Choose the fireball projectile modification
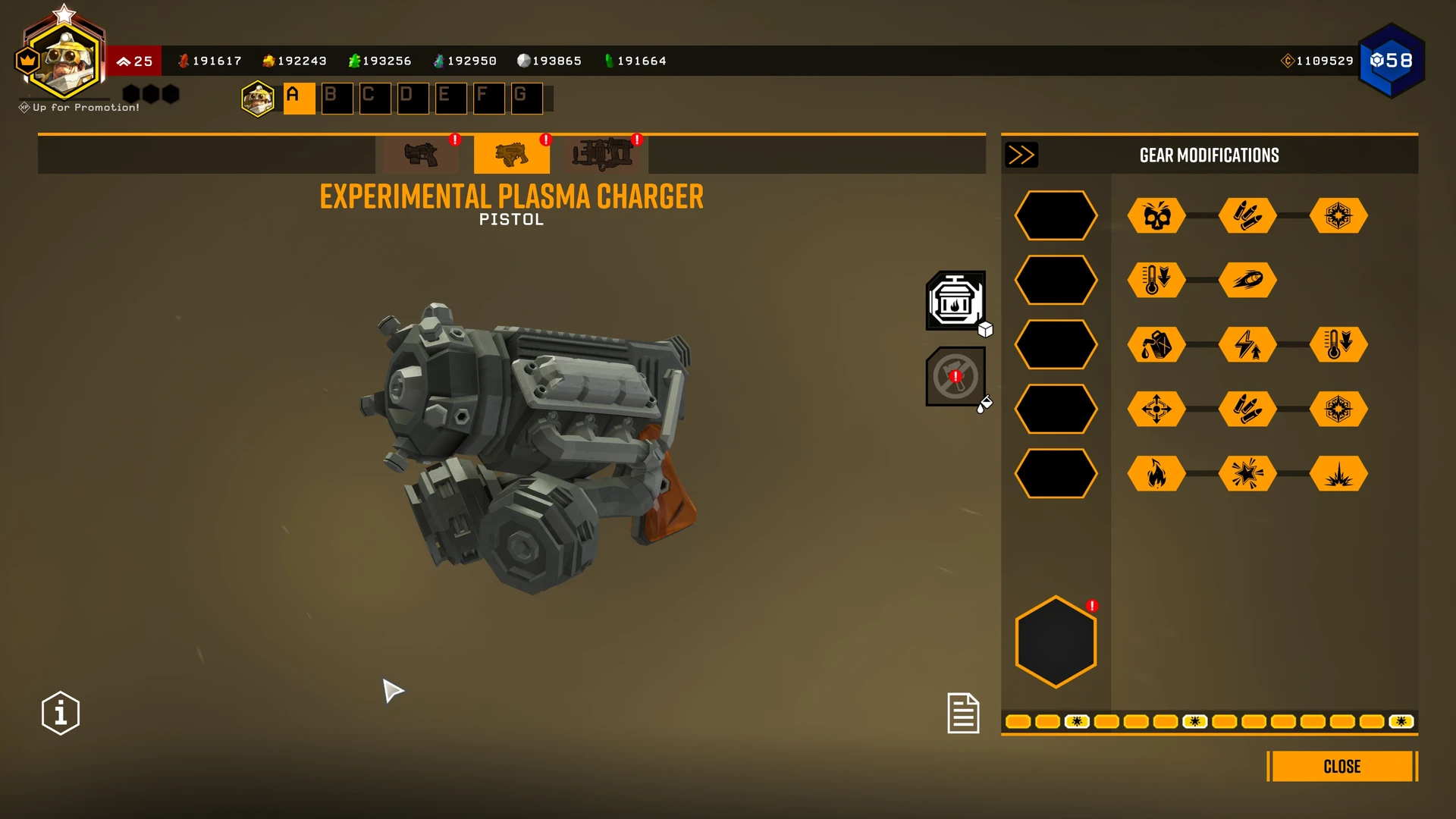 [1247, 280]
